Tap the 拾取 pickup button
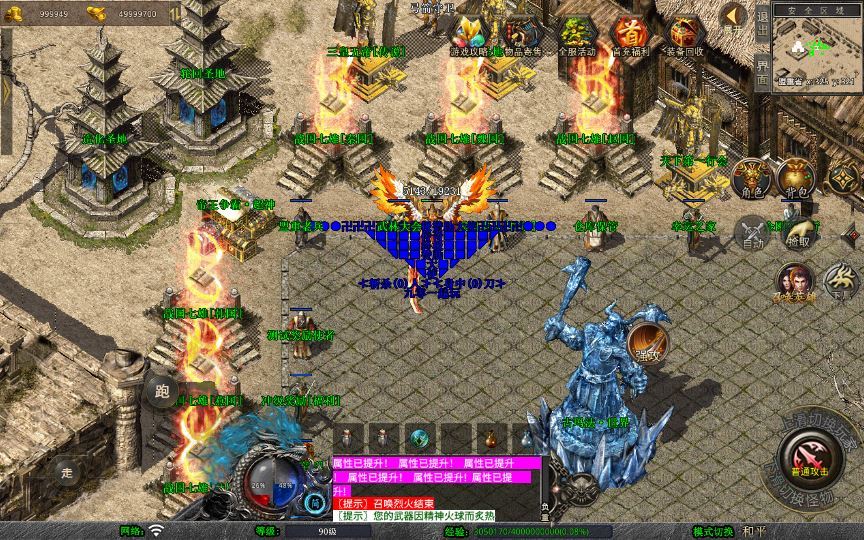The width and height of the screenshot is (864, 540). 798,231
